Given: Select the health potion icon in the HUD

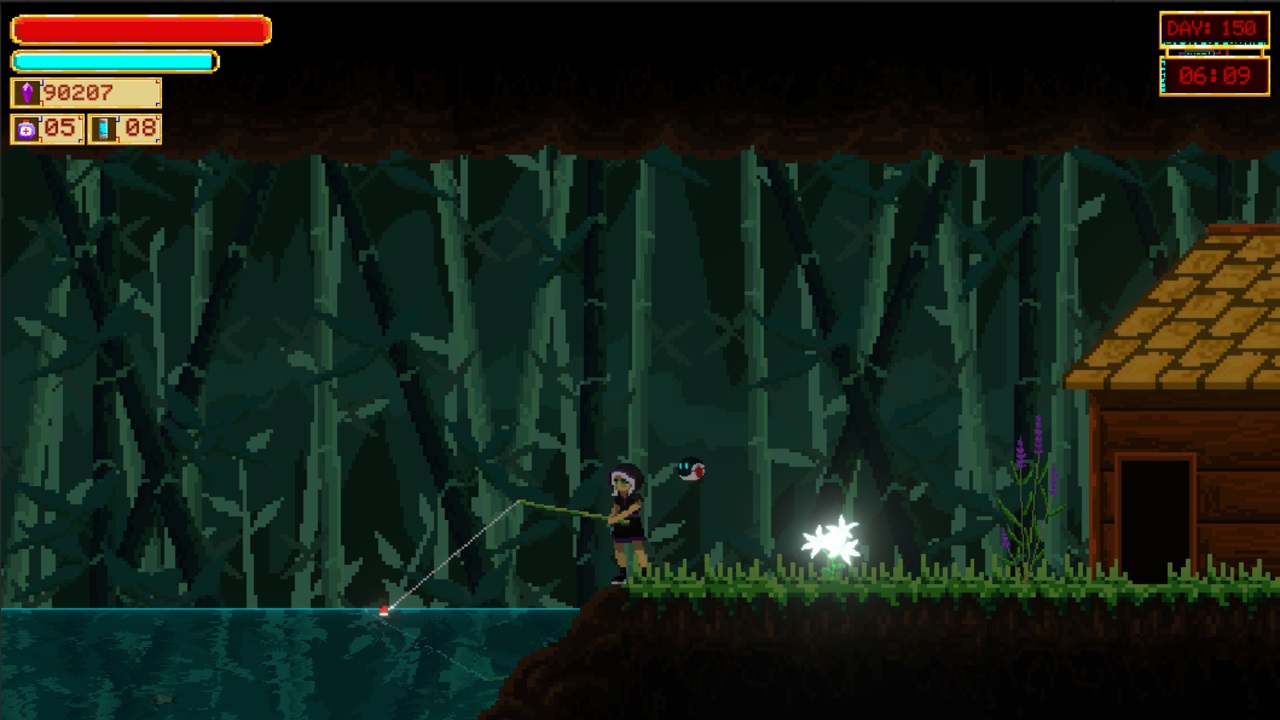Looking at the screenshot, I should [x=27, y=128].
